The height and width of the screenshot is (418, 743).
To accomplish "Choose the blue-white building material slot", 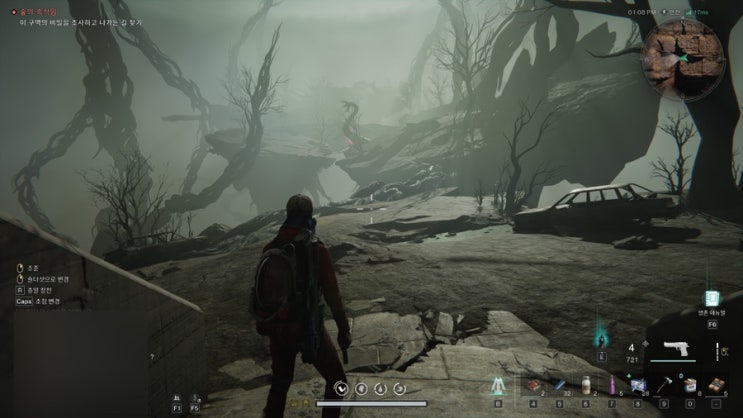I will pyautogui.click(x=637, y=385).
